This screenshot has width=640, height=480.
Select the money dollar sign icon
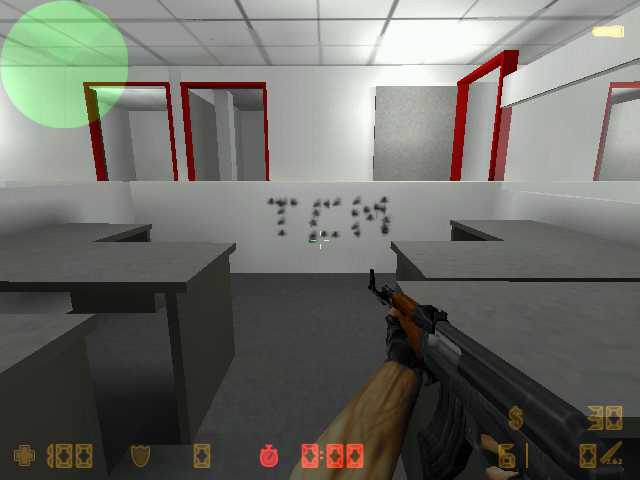tap(516, 417)
